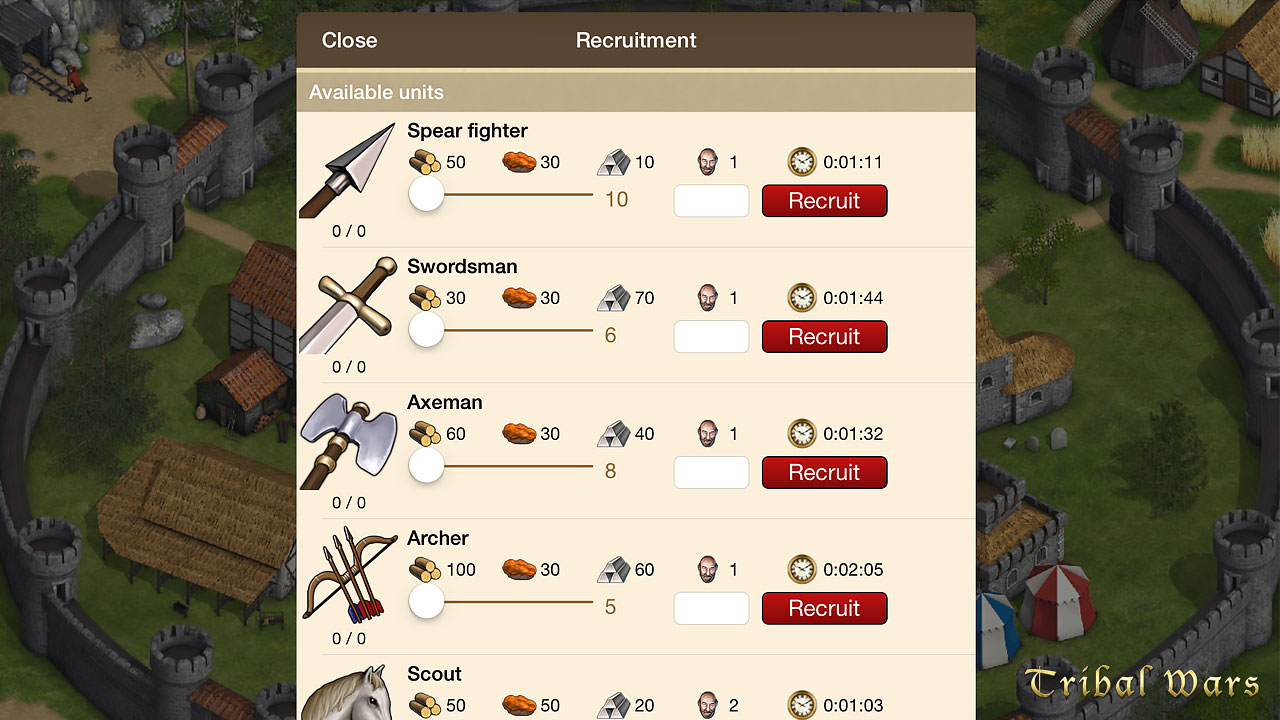Set Spear fighter to maximum 10

tap(616, 200)
